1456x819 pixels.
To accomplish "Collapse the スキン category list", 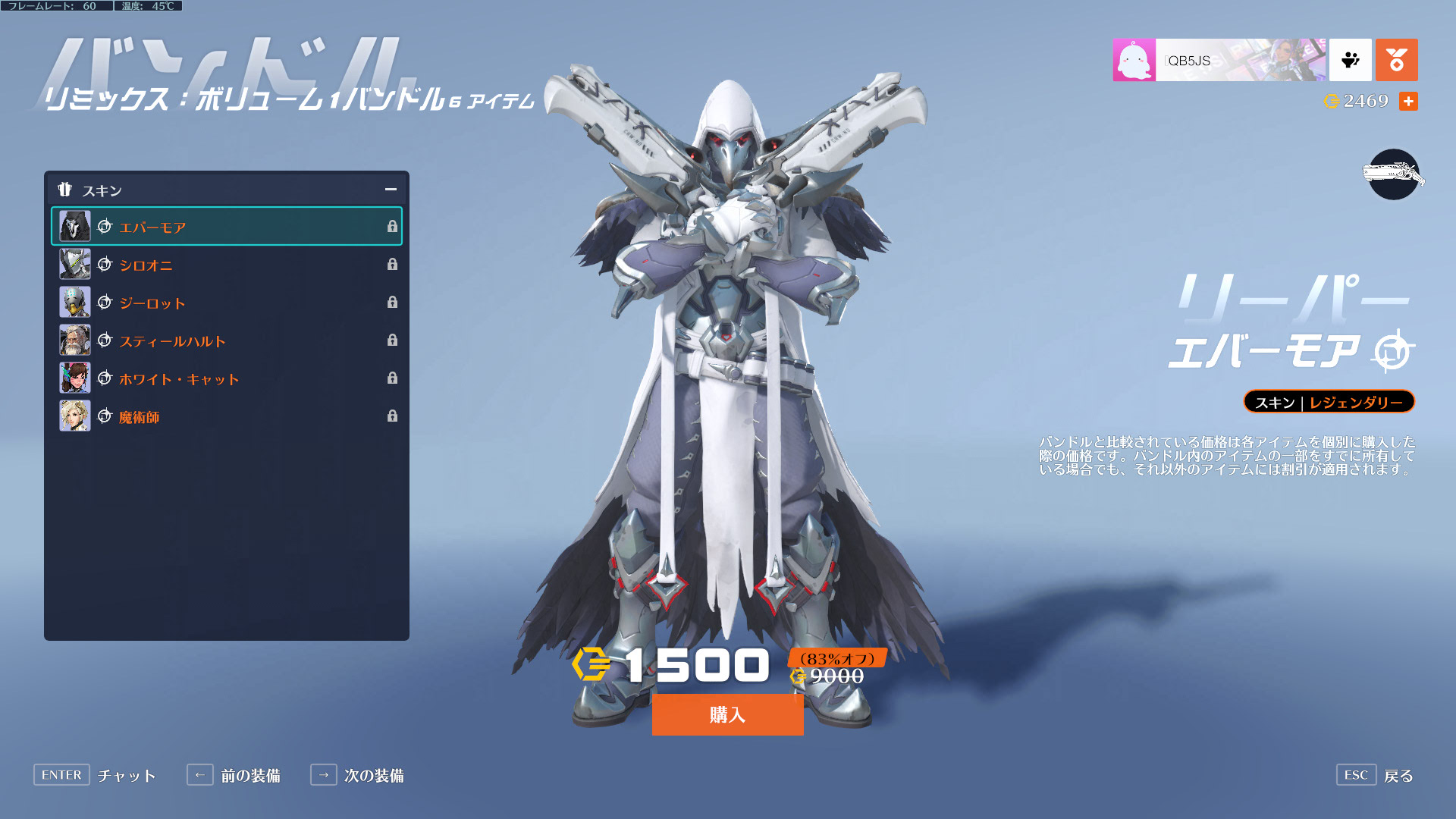I will 391,190.
